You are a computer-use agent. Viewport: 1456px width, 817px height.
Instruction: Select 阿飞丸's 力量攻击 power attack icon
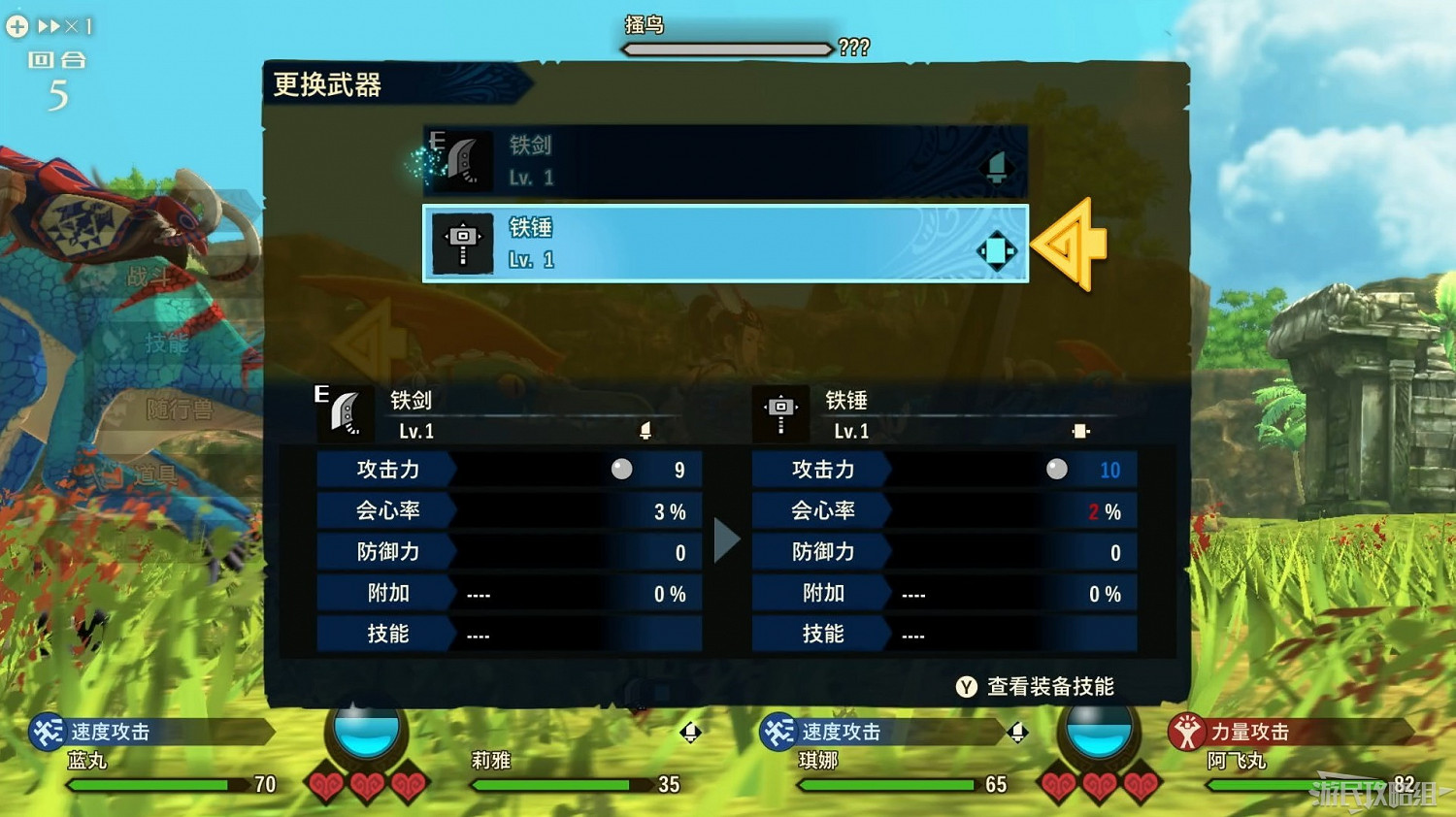[1186, 731]
